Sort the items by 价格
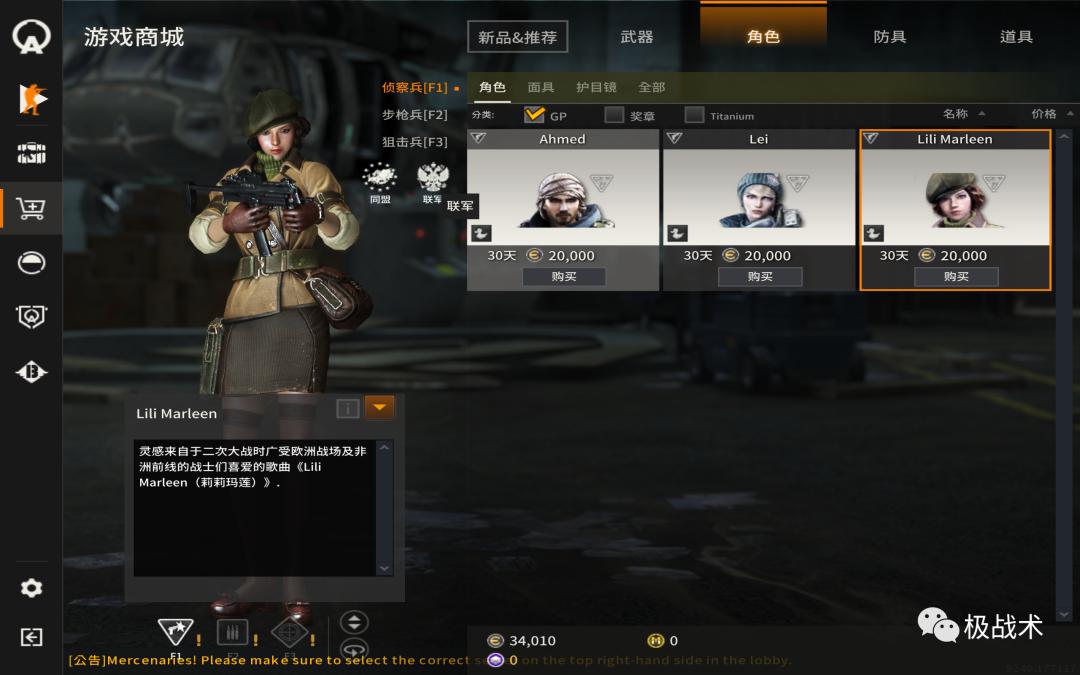The image size is (1080, 675). coord(1043,114)
